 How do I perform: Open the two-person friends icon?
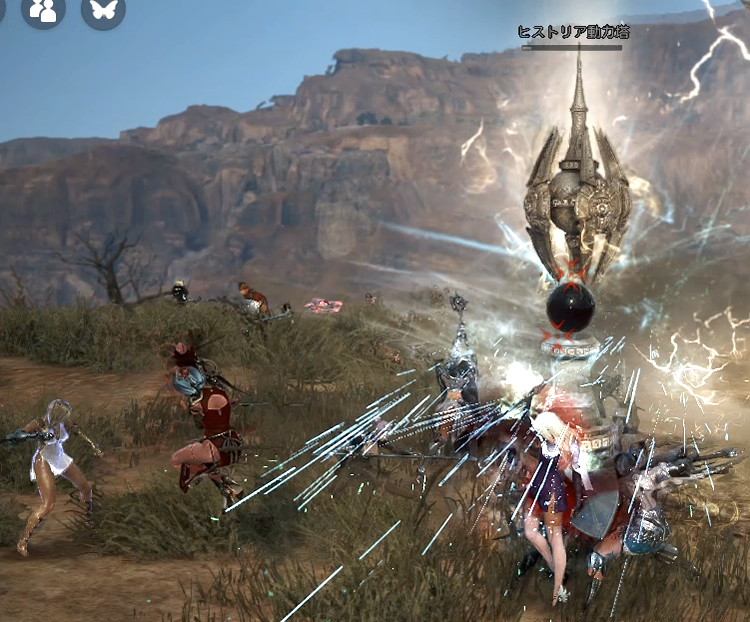click(x=43, y=9)
